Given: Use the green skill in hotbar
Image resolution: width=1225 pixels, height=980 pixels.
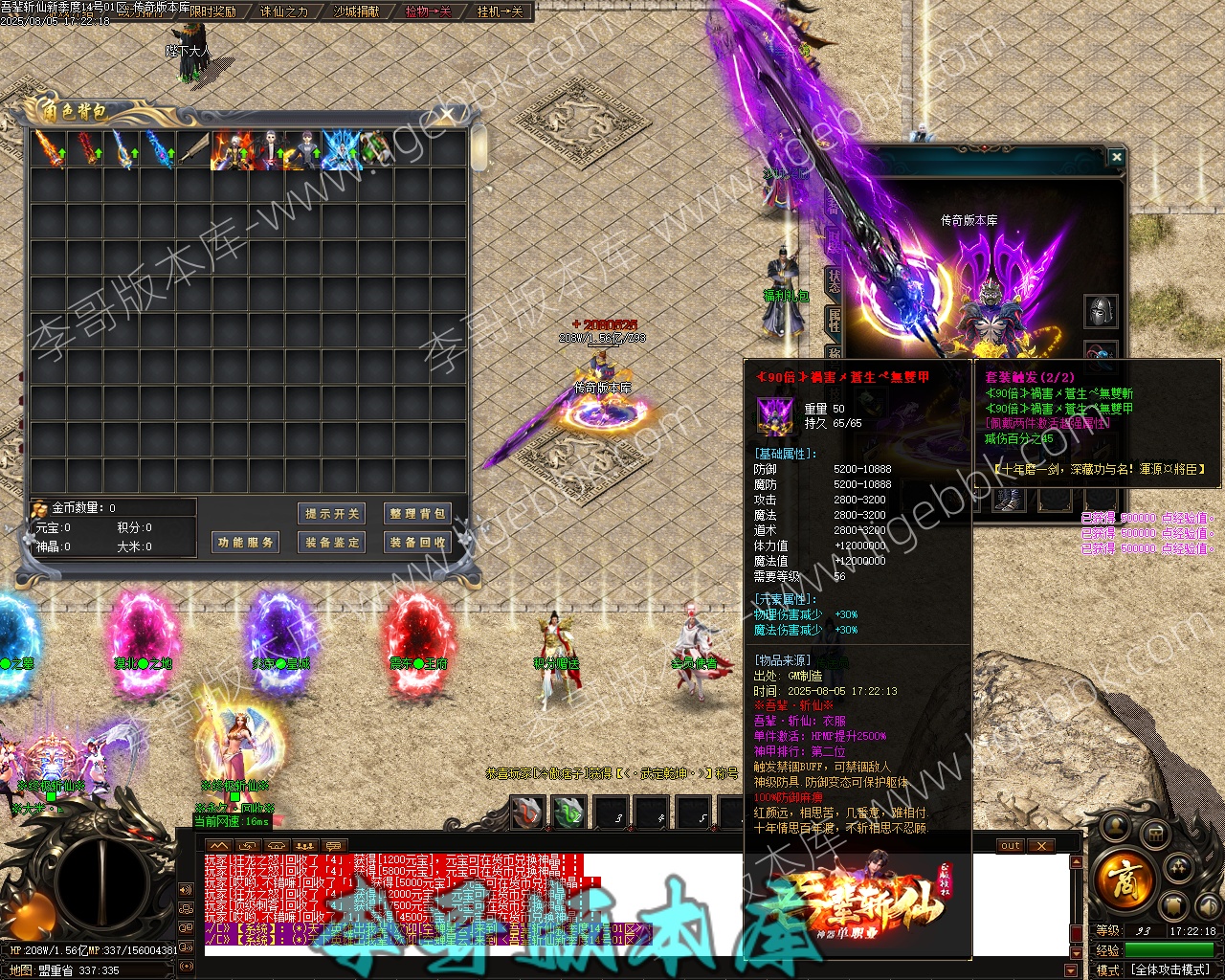Looking at the screenshot, I should 568,813.
